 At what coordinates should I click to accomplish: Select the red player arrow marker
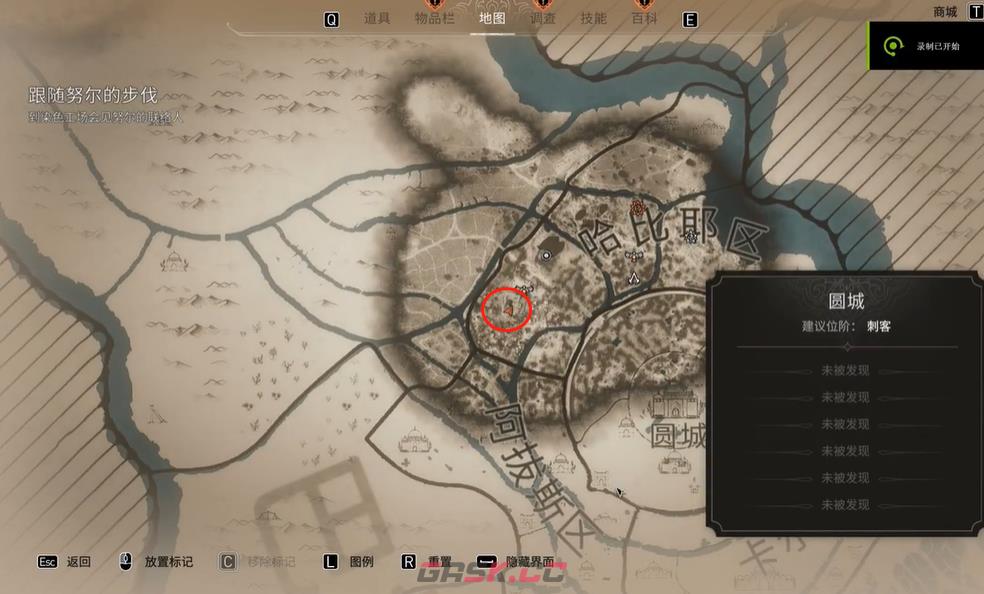pyautogui.click(x=509, y=310)
